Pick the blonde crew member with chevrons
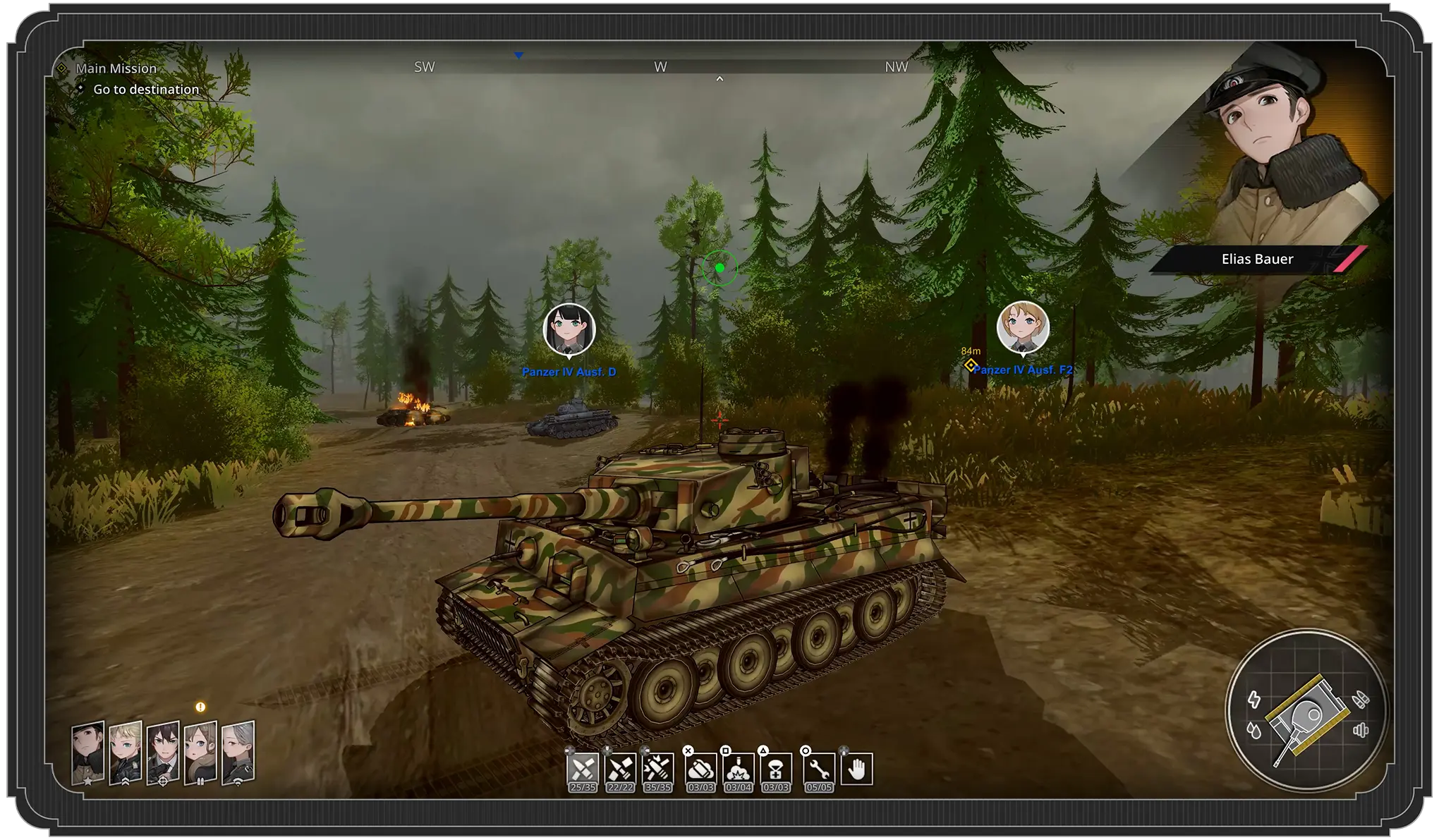Viewport: 1439px width, 840px height. coord(126,753)
